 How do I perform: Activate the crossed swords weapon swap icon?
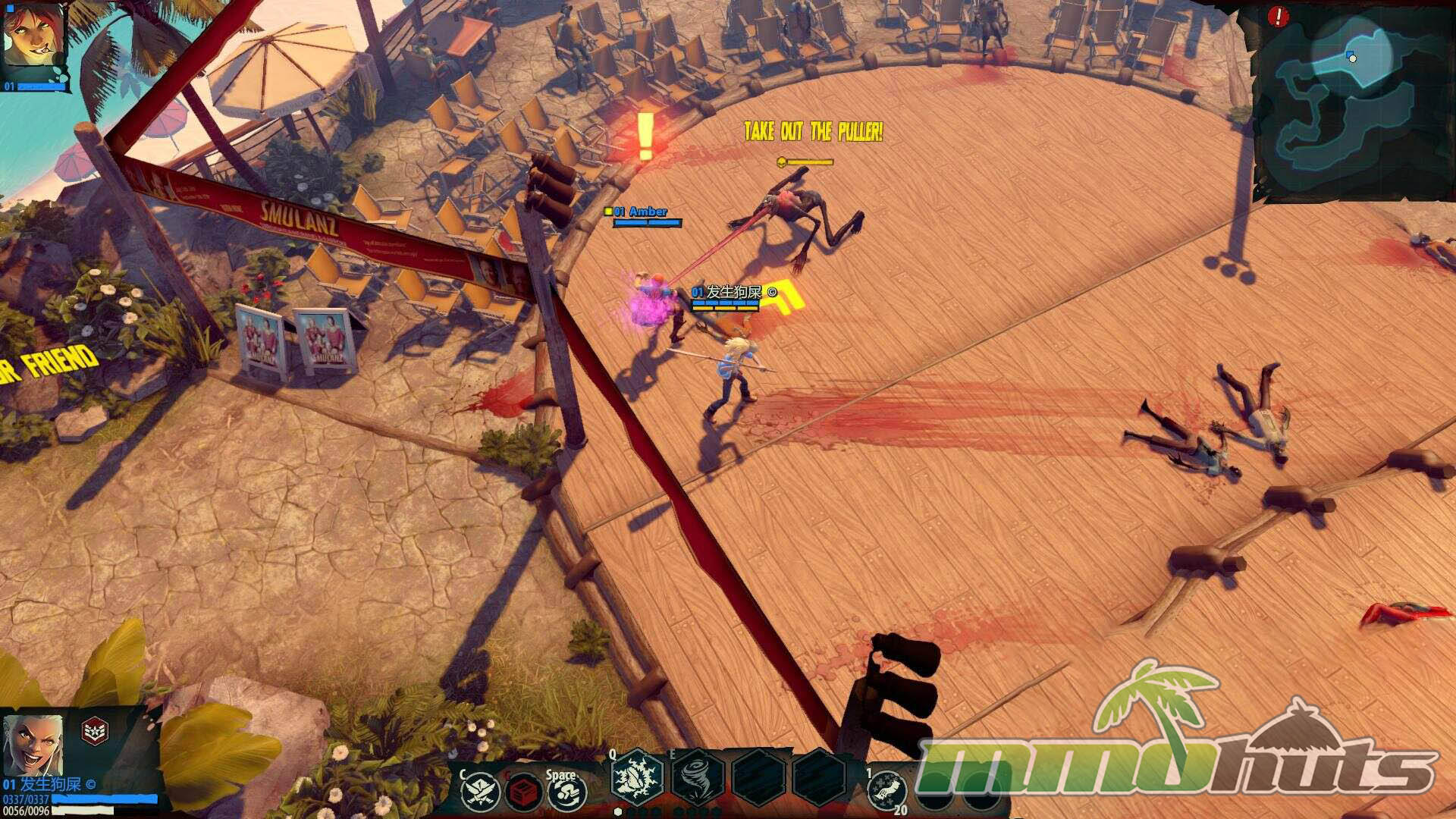point(480,792)
